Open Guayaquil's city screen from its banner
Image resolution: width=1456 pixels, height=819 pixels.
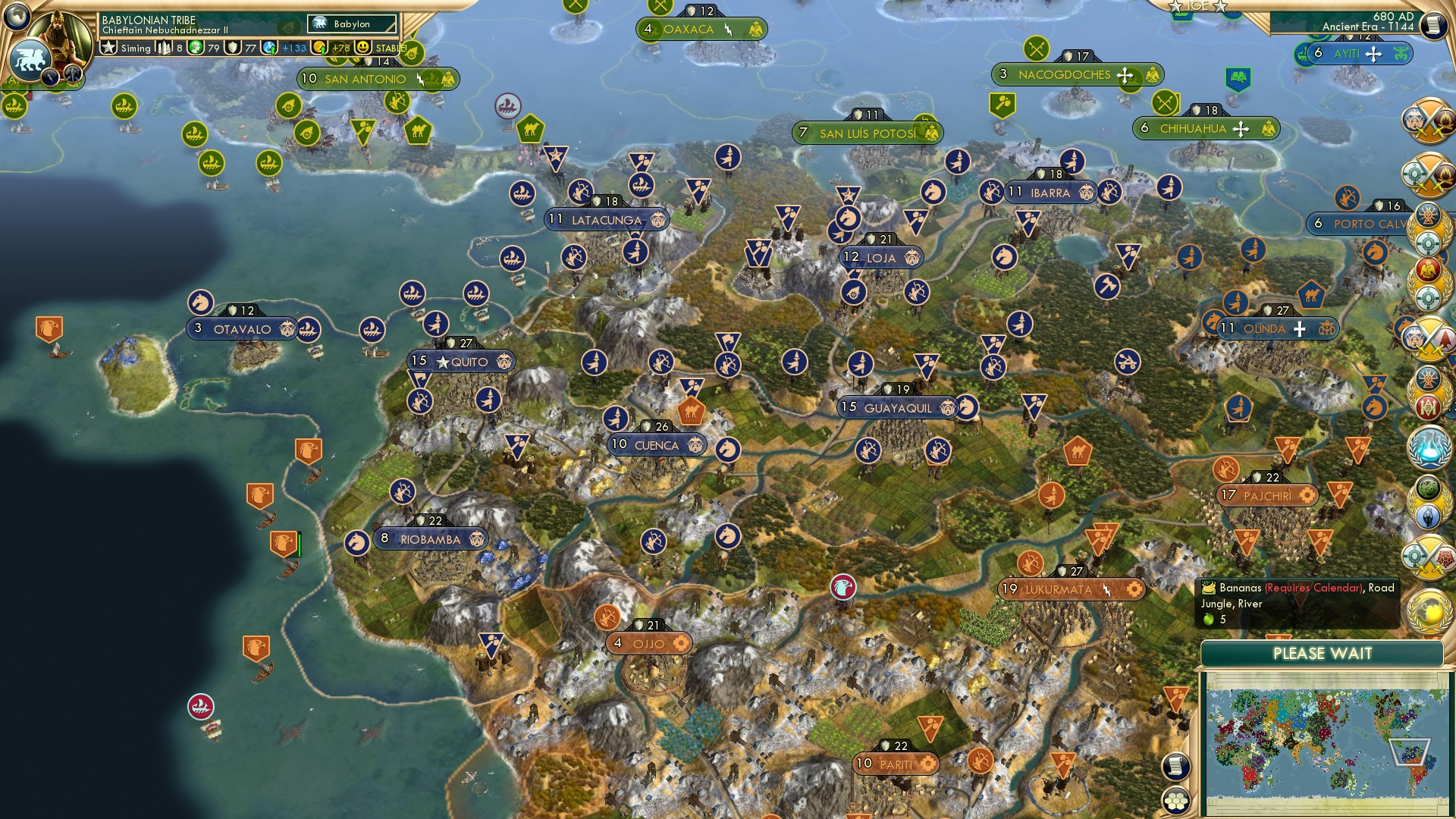point(899,407)
